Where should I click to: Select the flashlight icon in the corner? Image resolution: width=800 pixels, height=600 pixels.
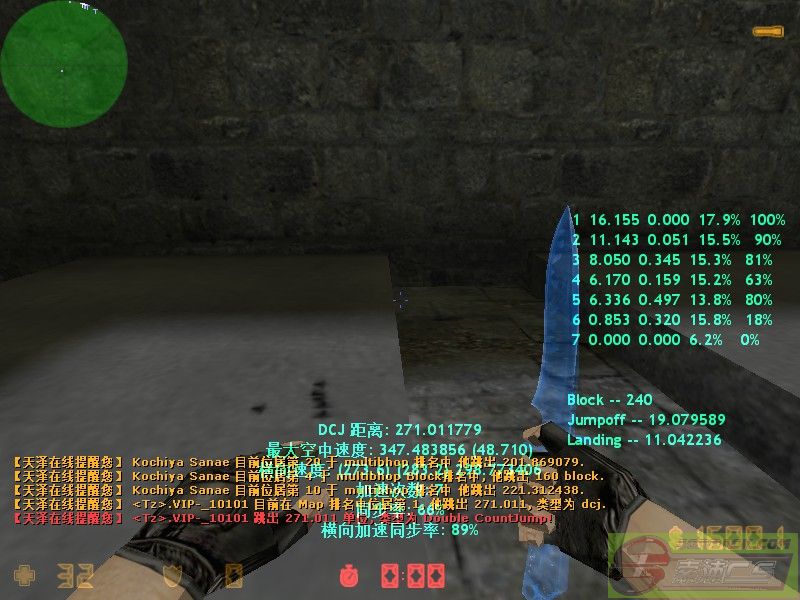[767, 33]
